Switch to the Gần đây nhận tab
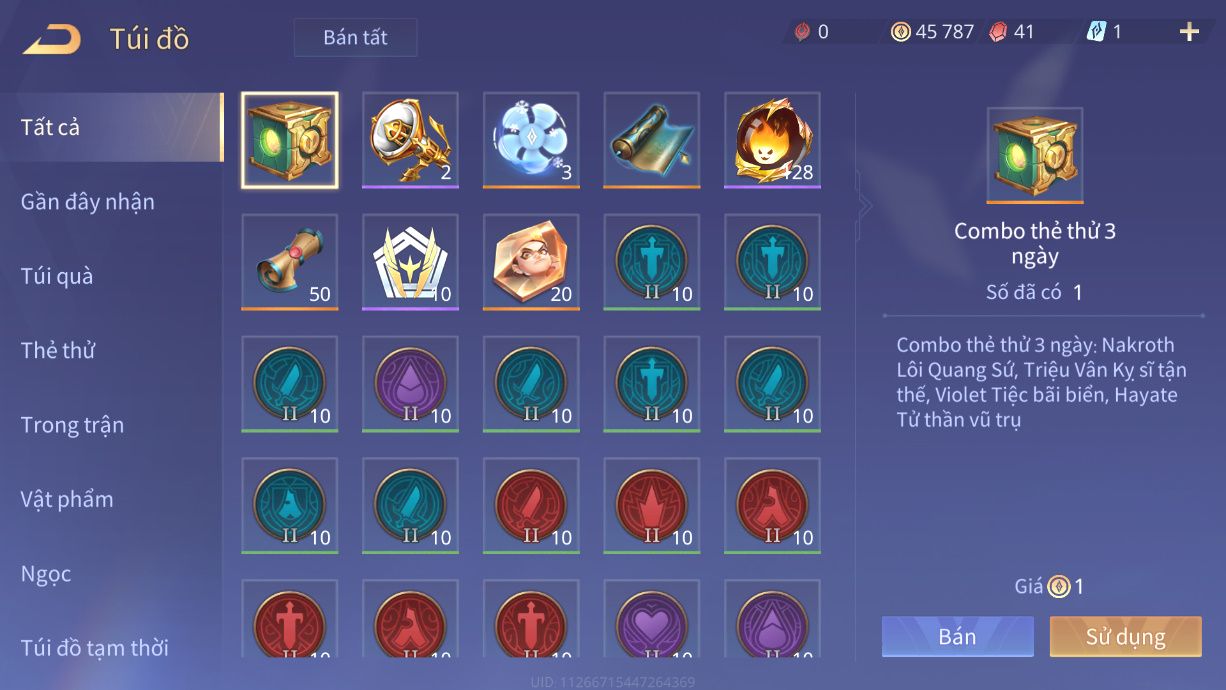 [88, 202]
